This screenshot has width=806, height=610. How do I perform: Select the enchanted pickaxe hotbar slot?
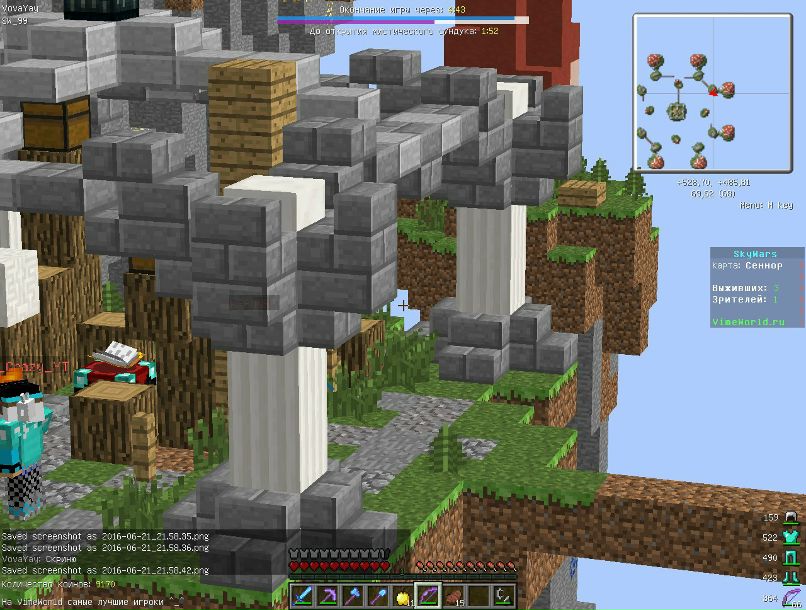coord(329,597)
